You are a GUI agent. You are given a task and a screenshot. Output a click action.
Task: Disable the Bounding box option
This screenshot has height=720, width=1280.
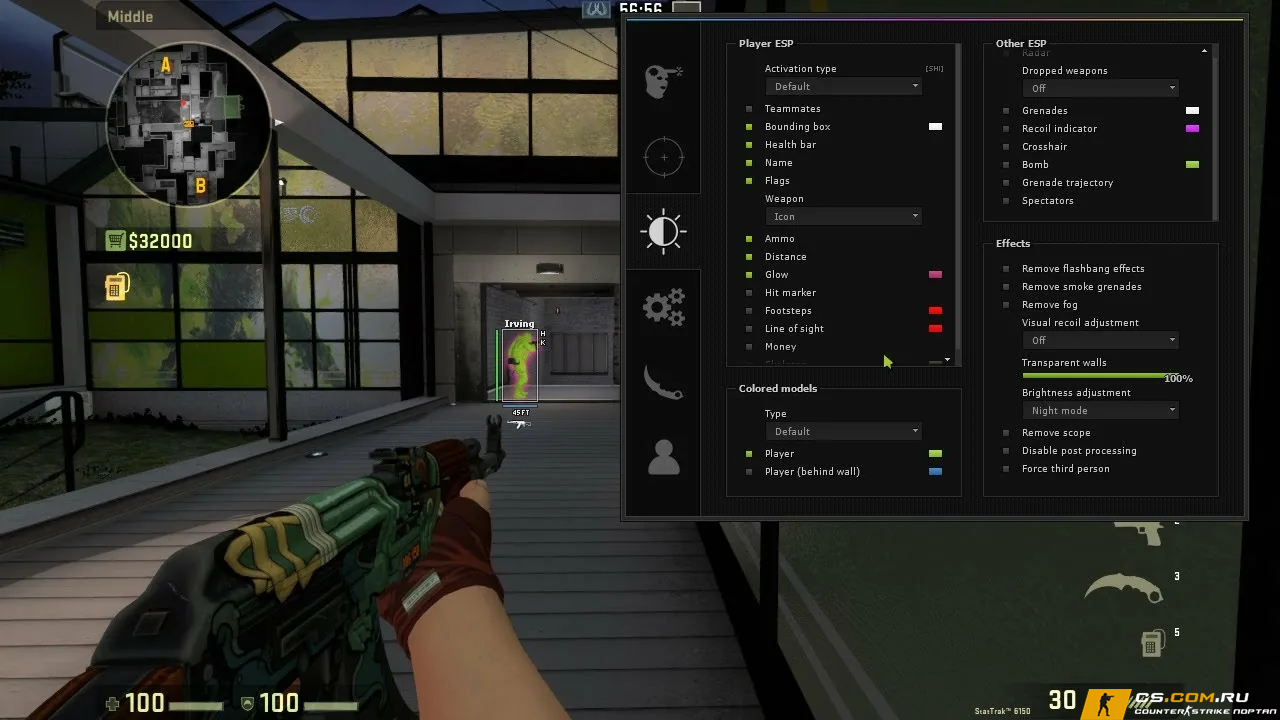[749, 127]
